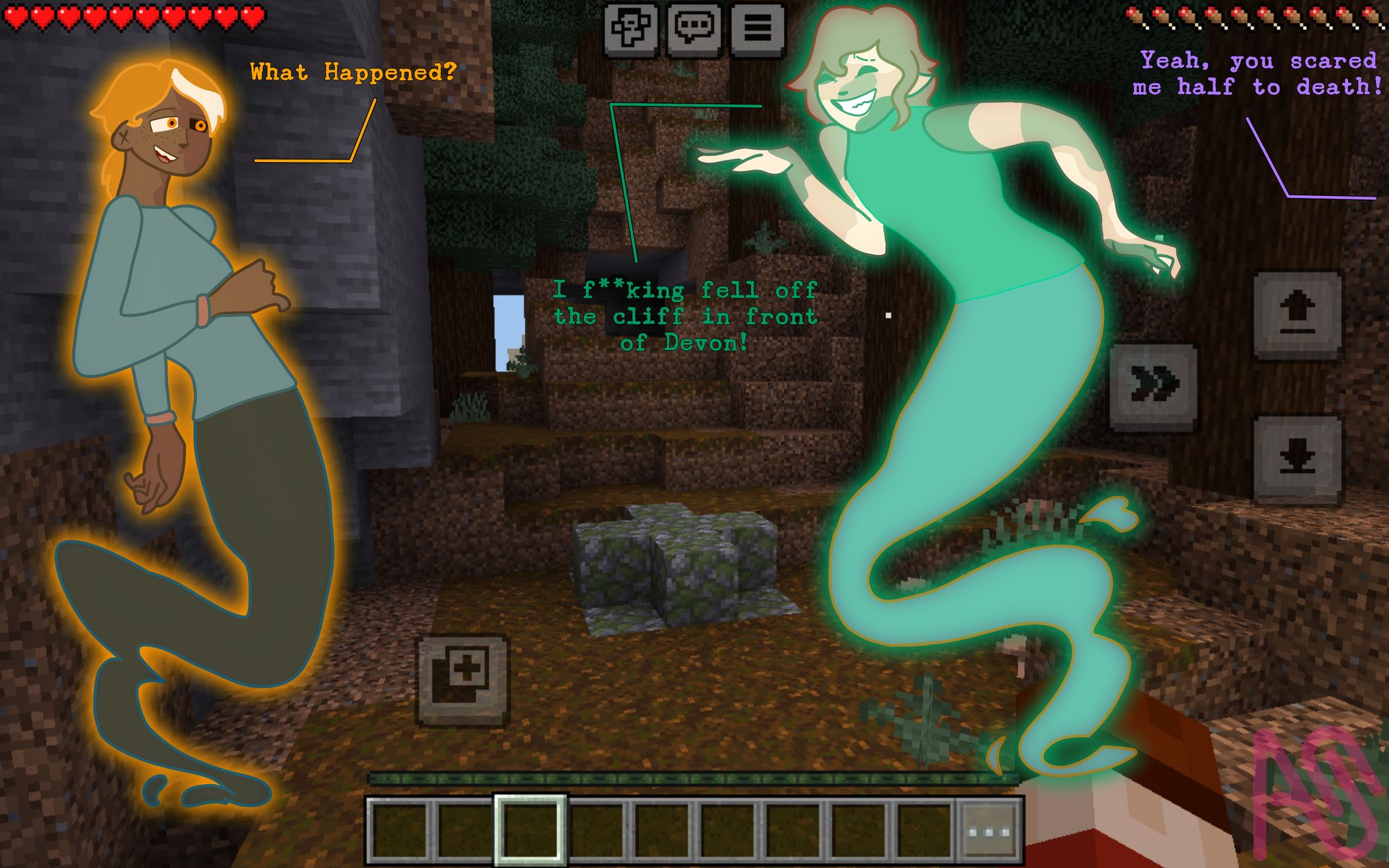
Task: Open the chat speech-bubble button
Action: (694, 28)
